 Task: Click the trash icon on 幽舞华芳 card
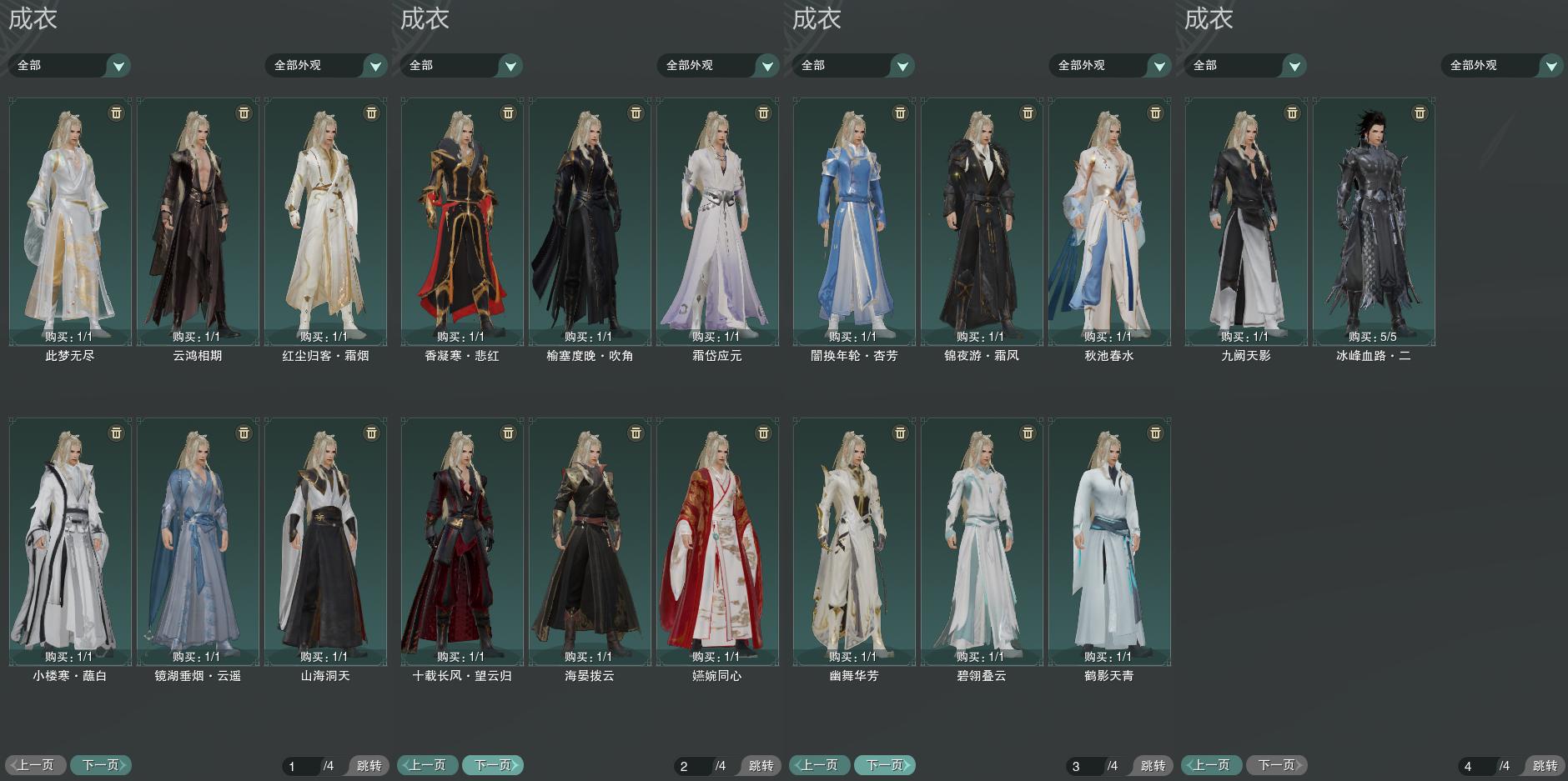coord(900,433)
